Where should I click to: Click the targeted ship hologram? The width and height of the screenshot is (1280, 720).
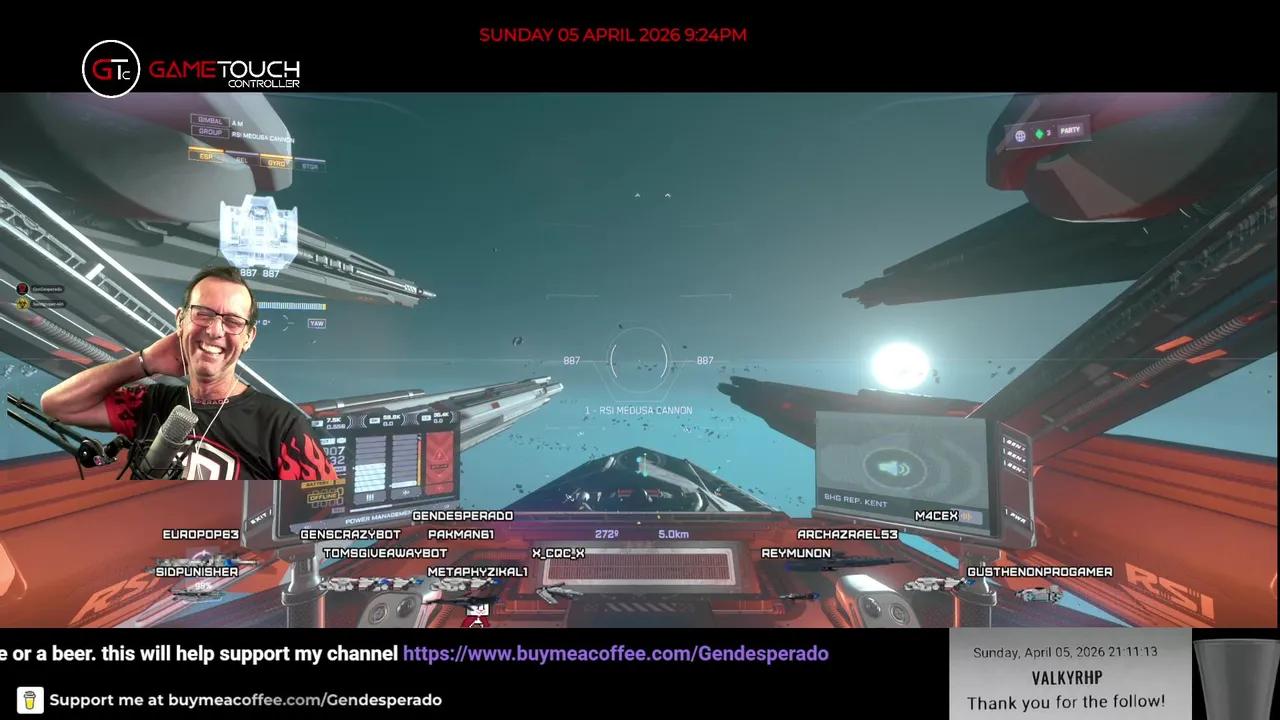coord(258,232)
